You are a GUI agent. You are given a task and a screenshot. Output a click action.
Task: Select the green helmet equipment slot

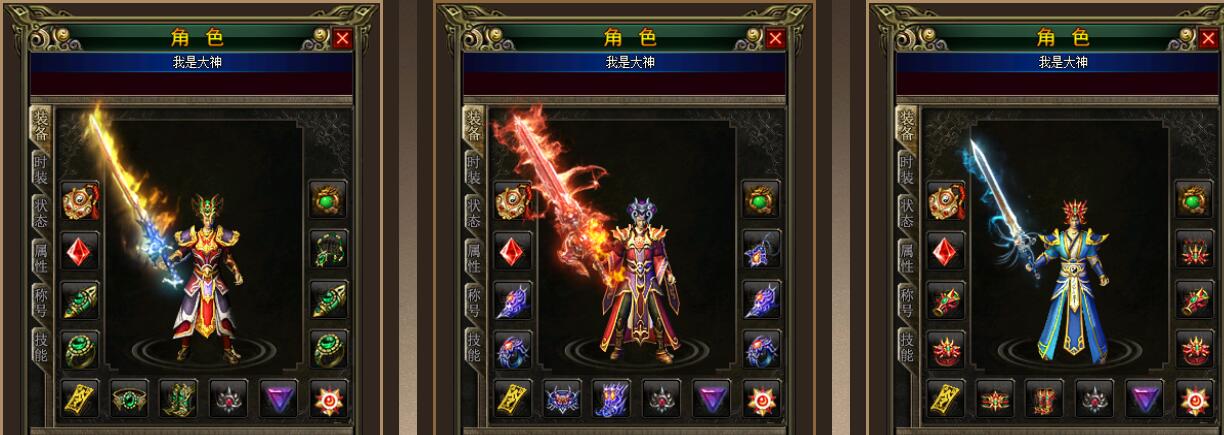tap(328, 249)
